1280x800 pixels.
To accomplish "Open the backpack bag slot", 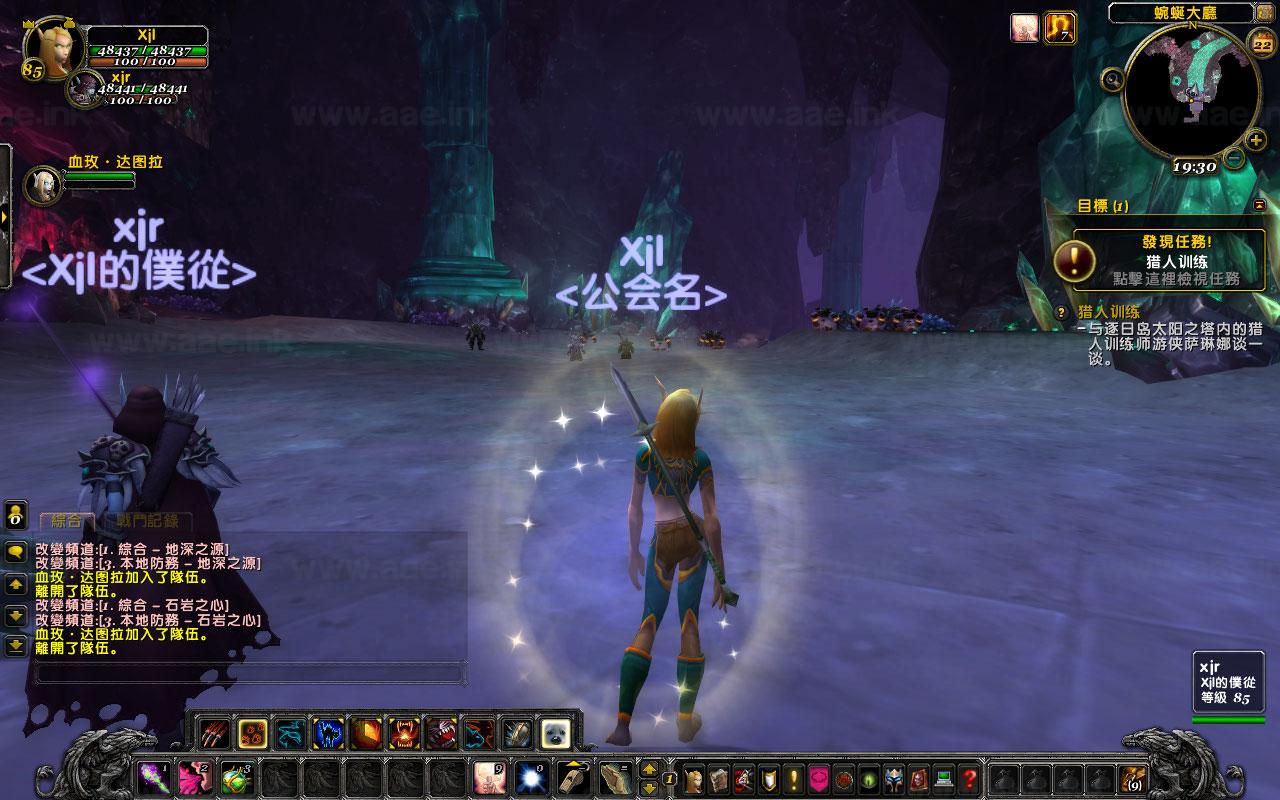I will click(x=1134, y=778).
